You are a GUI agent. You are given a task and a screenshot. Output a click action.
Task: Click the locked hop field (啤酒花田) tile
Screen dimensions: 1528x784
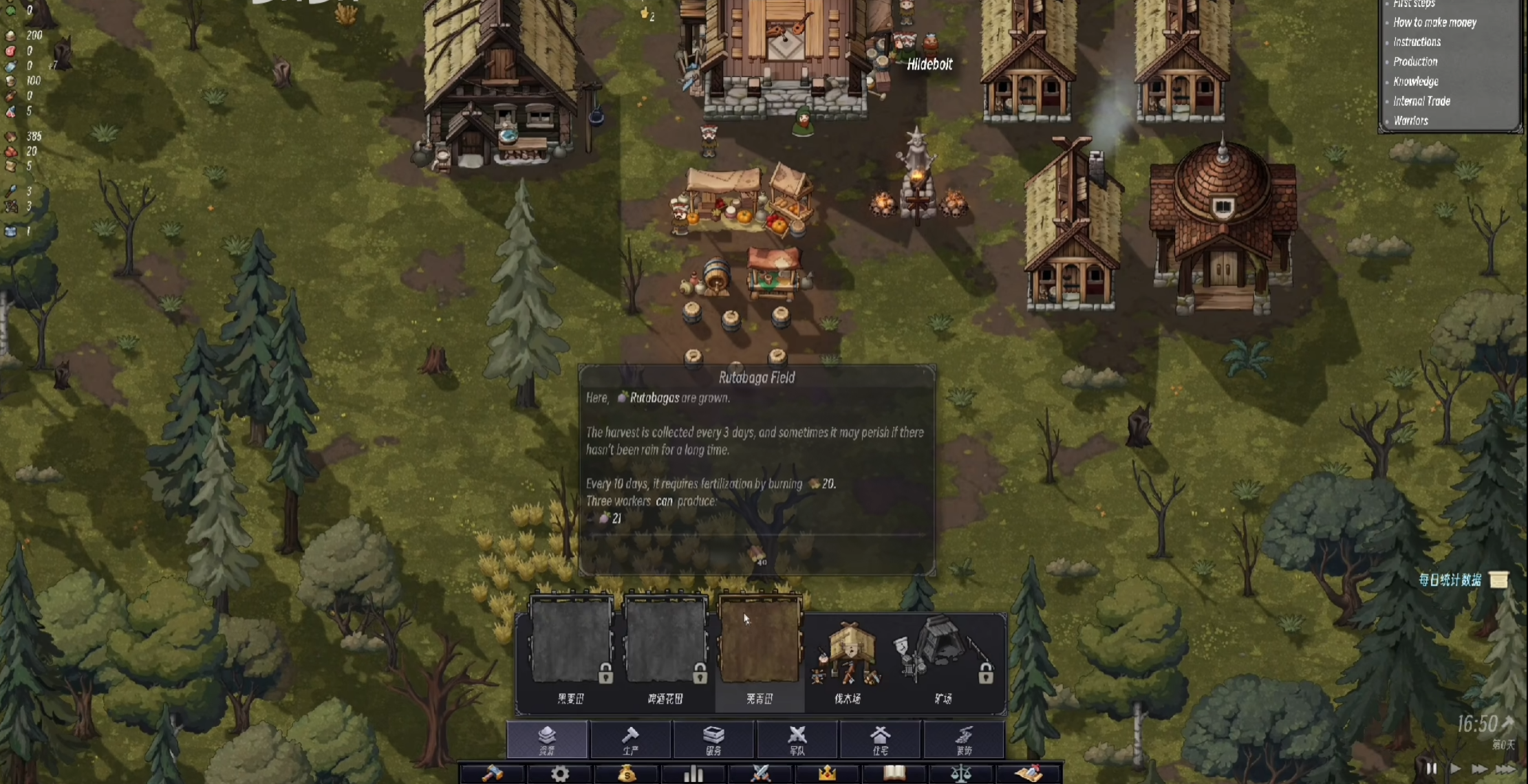665,643
